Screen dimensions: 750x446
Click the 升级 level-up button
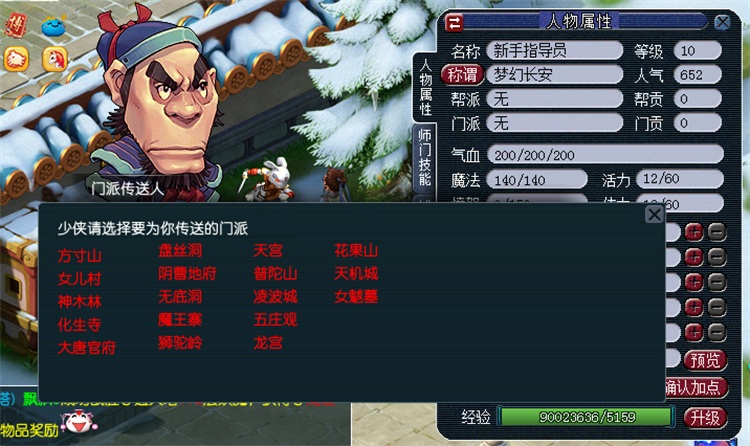[707, 416]
